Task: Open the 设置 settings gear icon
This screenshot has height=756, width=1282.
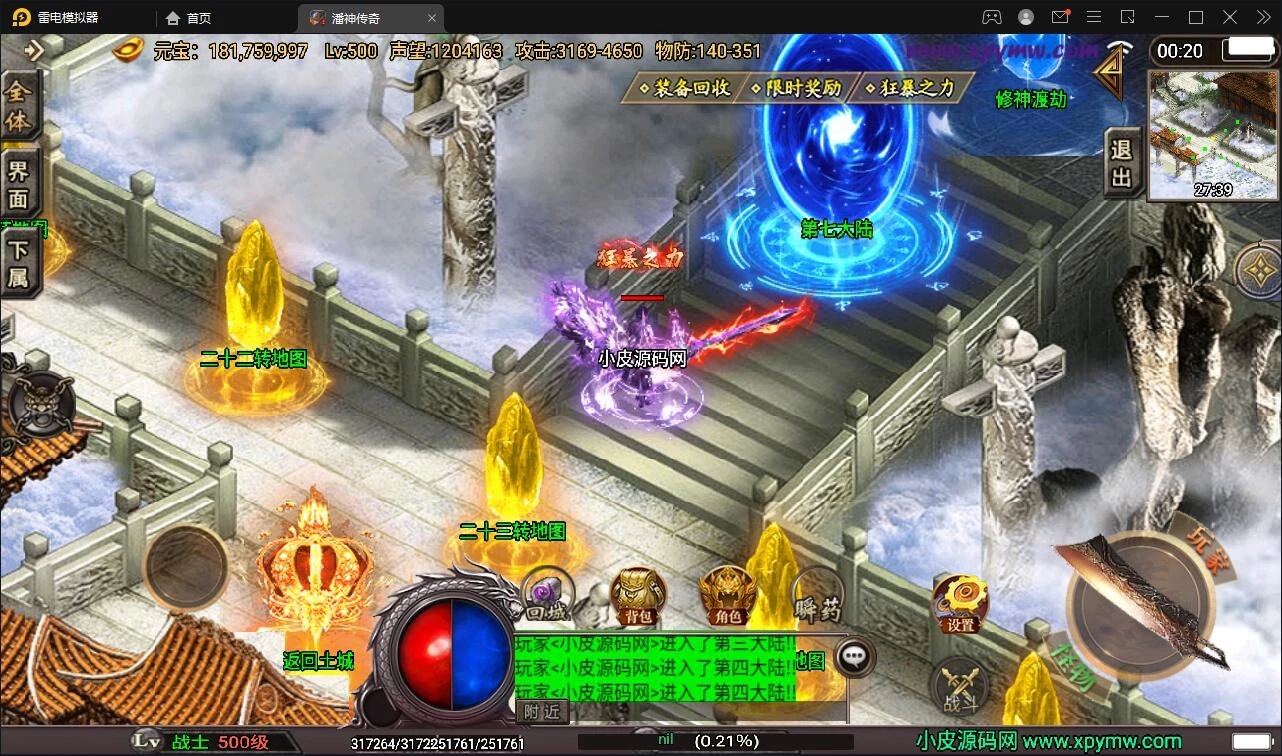Action: point(960,604)
